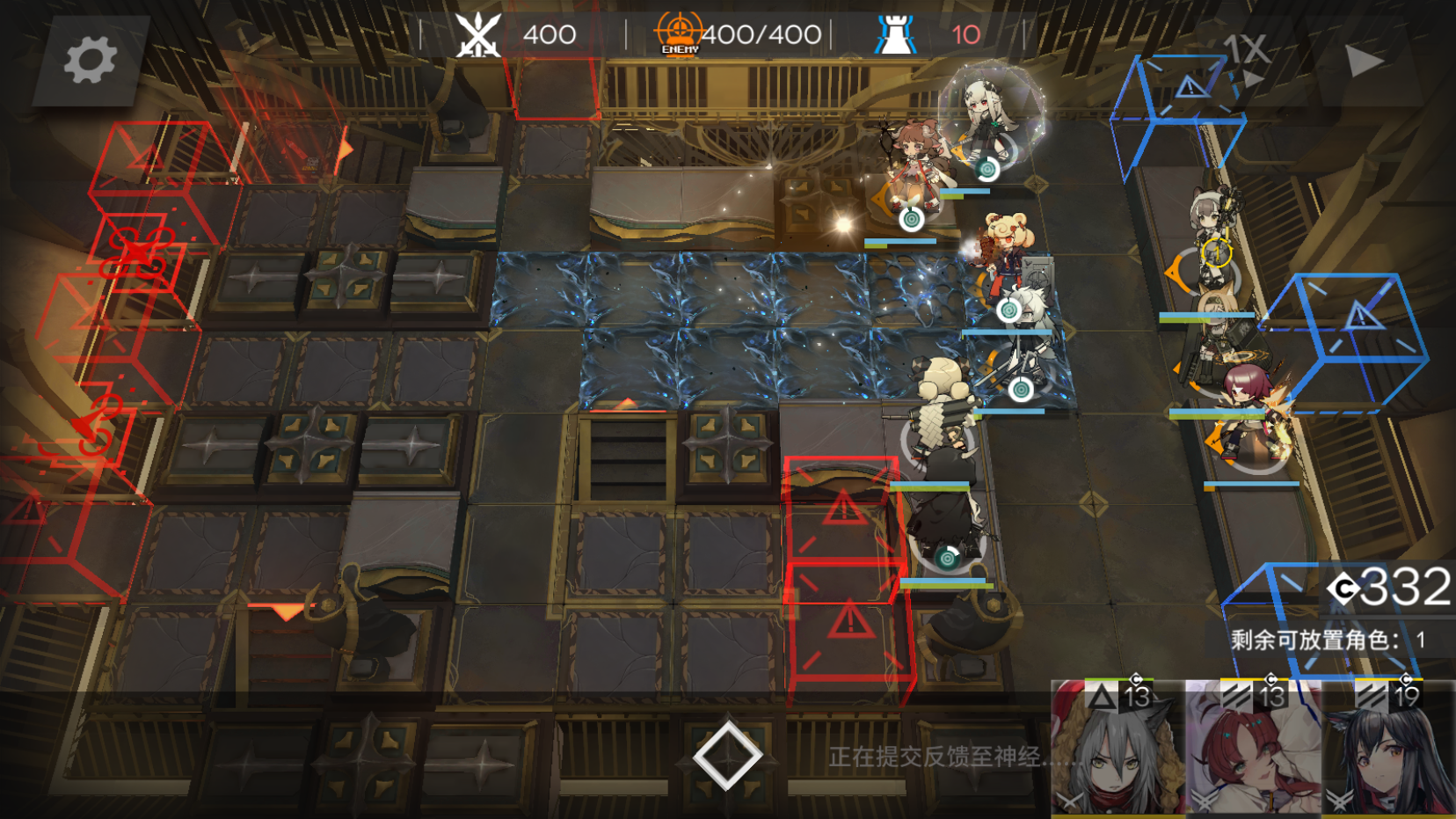The height and width of the screenshot is (819, 1456).
Task: Select the red-haired operator card
Action: point(1252,750)
